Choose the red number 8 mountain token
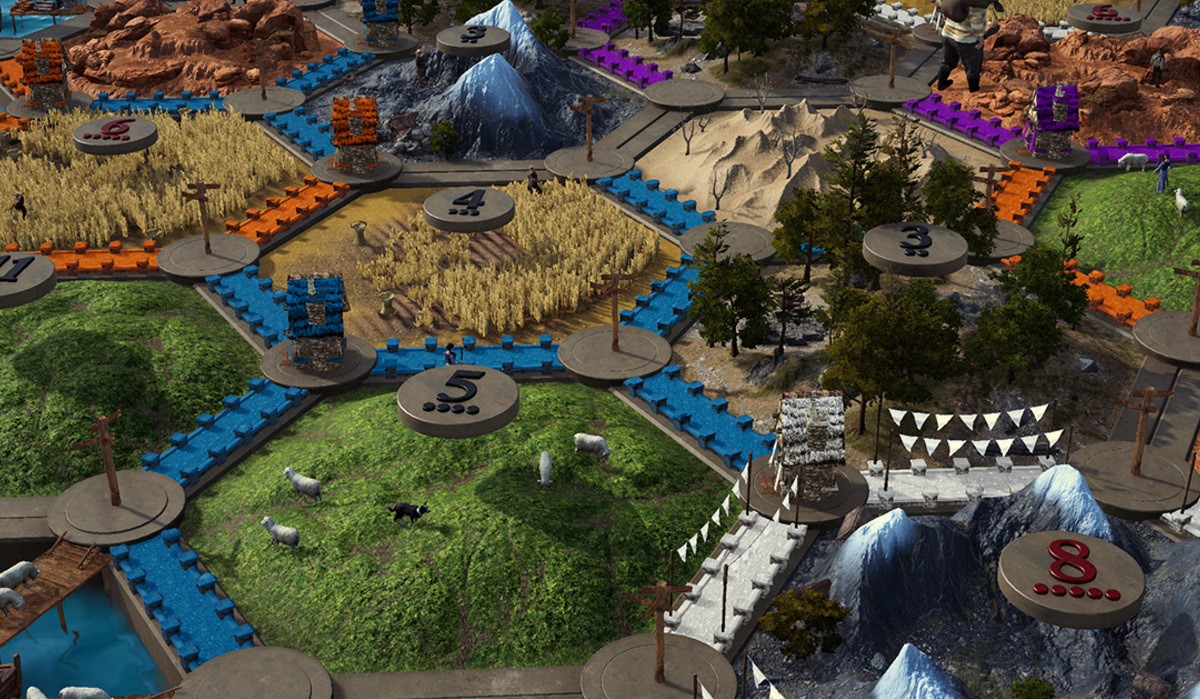The image size is (1200, 699). pos(1071,576)
